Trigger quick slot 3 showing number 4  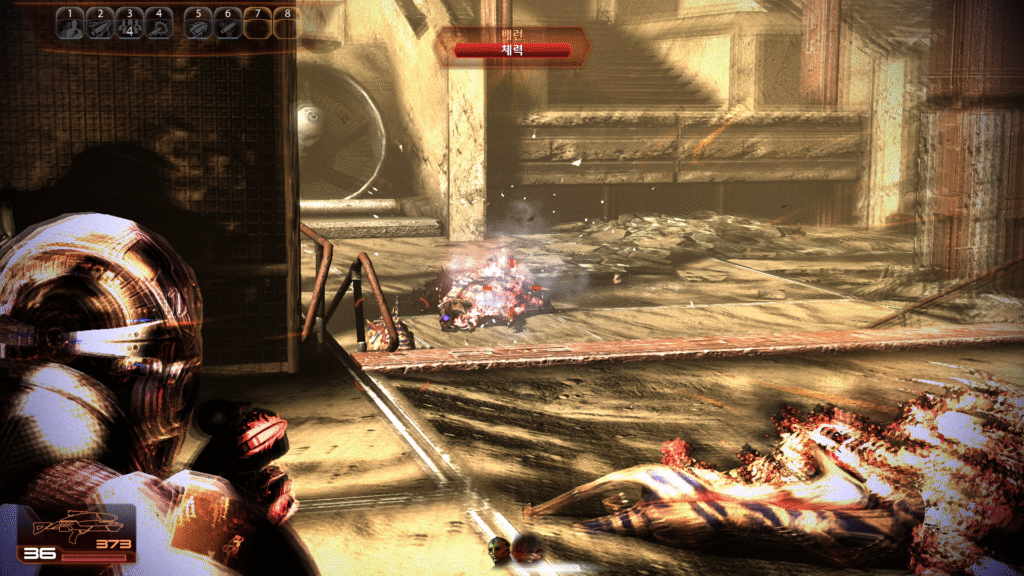[x=129, y=24]
